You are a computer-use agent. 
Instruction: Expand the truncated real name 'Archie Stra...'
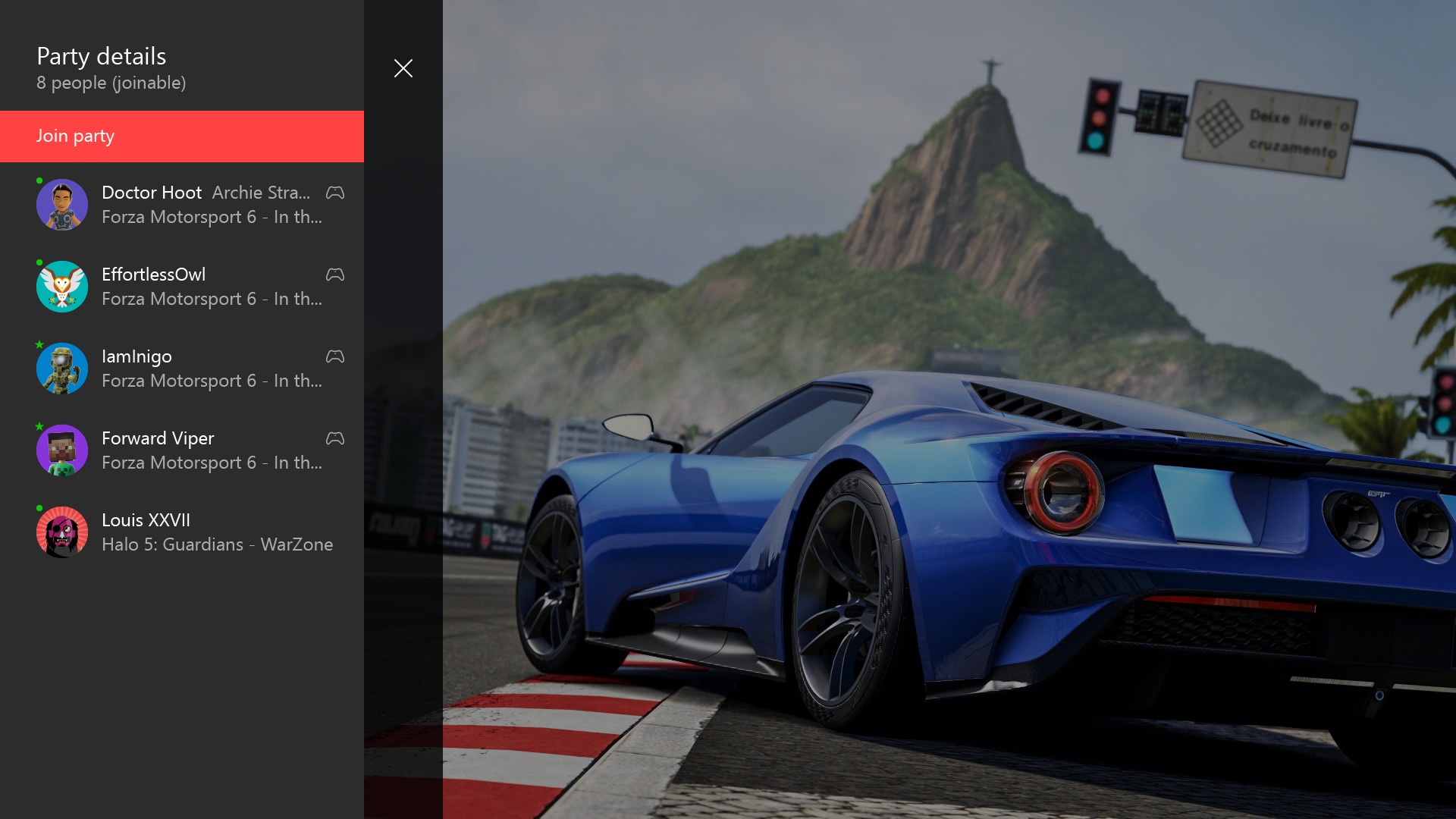coord(262,193)
